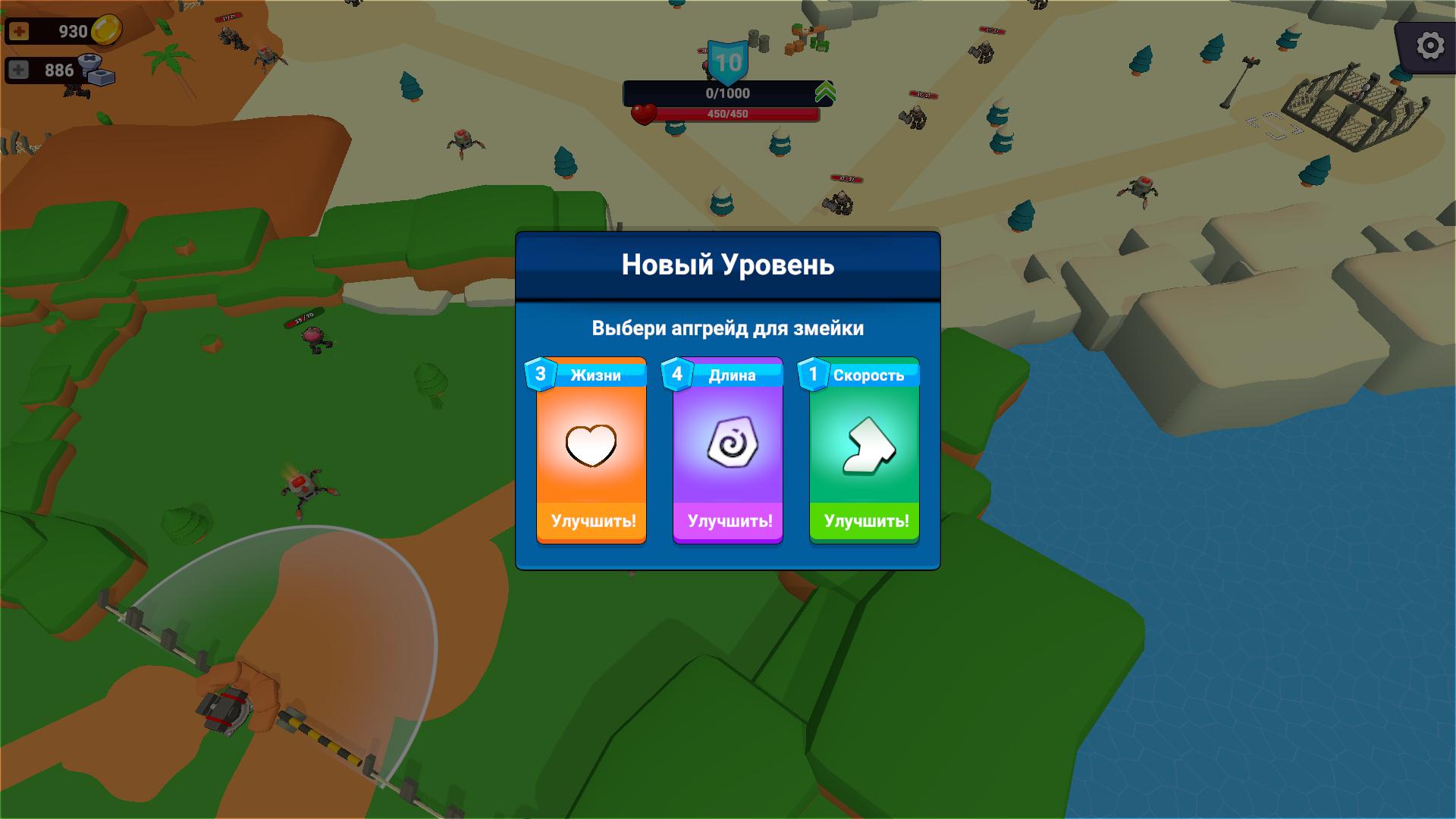Open the settings gear in the top-right corner
This screenshot has height=819, width=1456.
click(1429, 45)
